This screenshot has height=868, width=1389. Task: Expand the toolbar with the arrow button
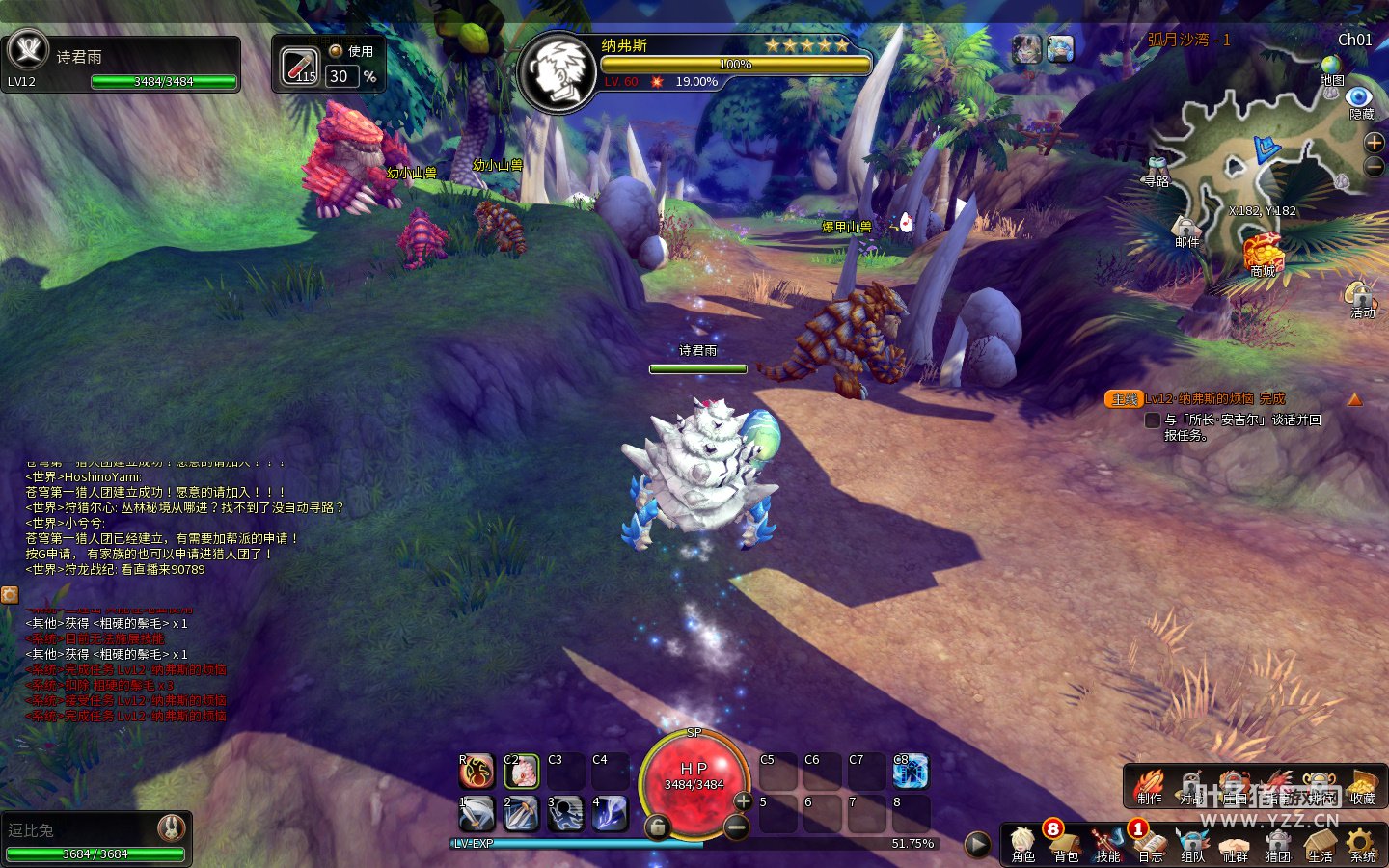coord(977,845)
